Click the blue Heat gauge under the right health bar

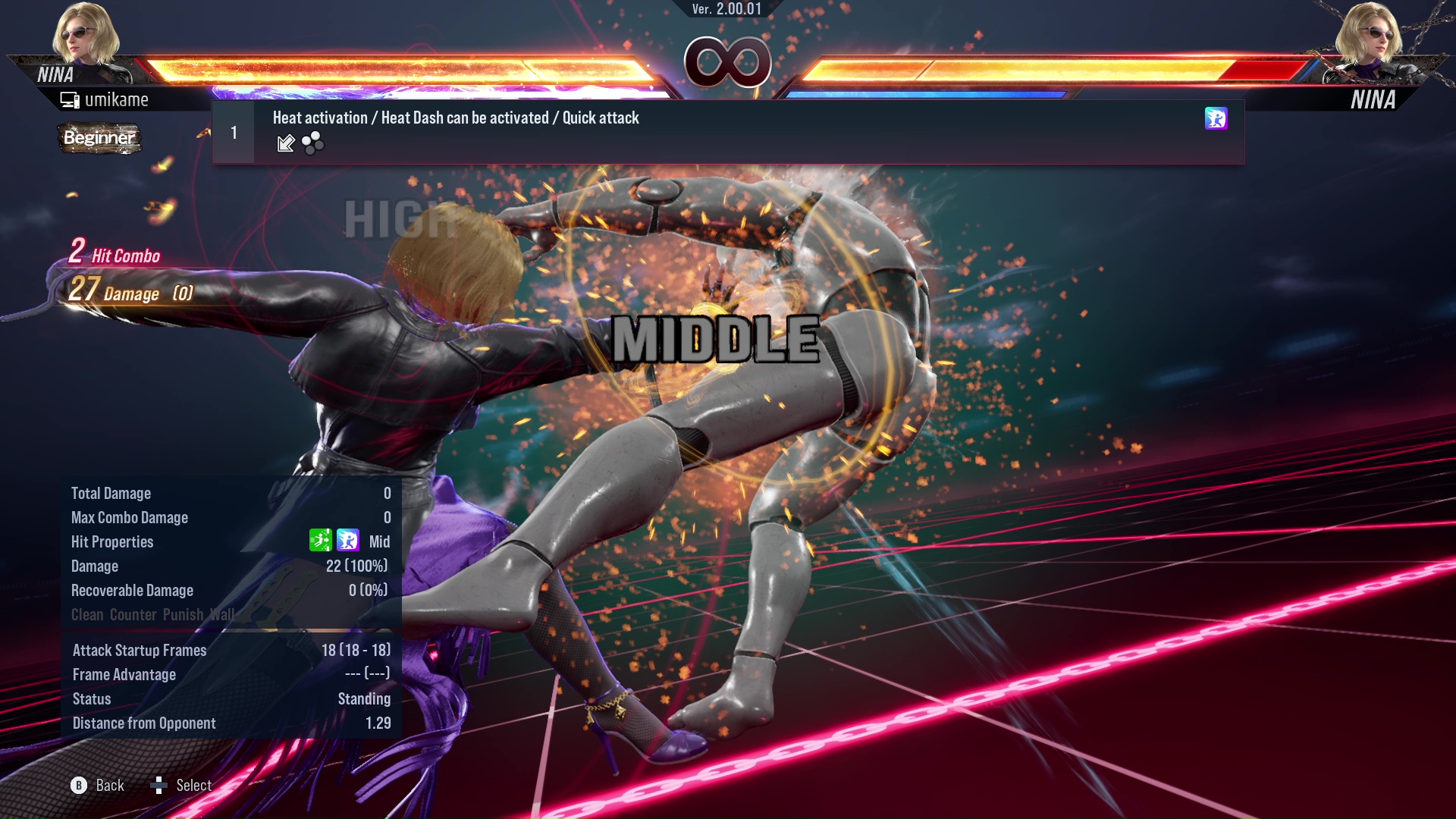tap(925, 94)
